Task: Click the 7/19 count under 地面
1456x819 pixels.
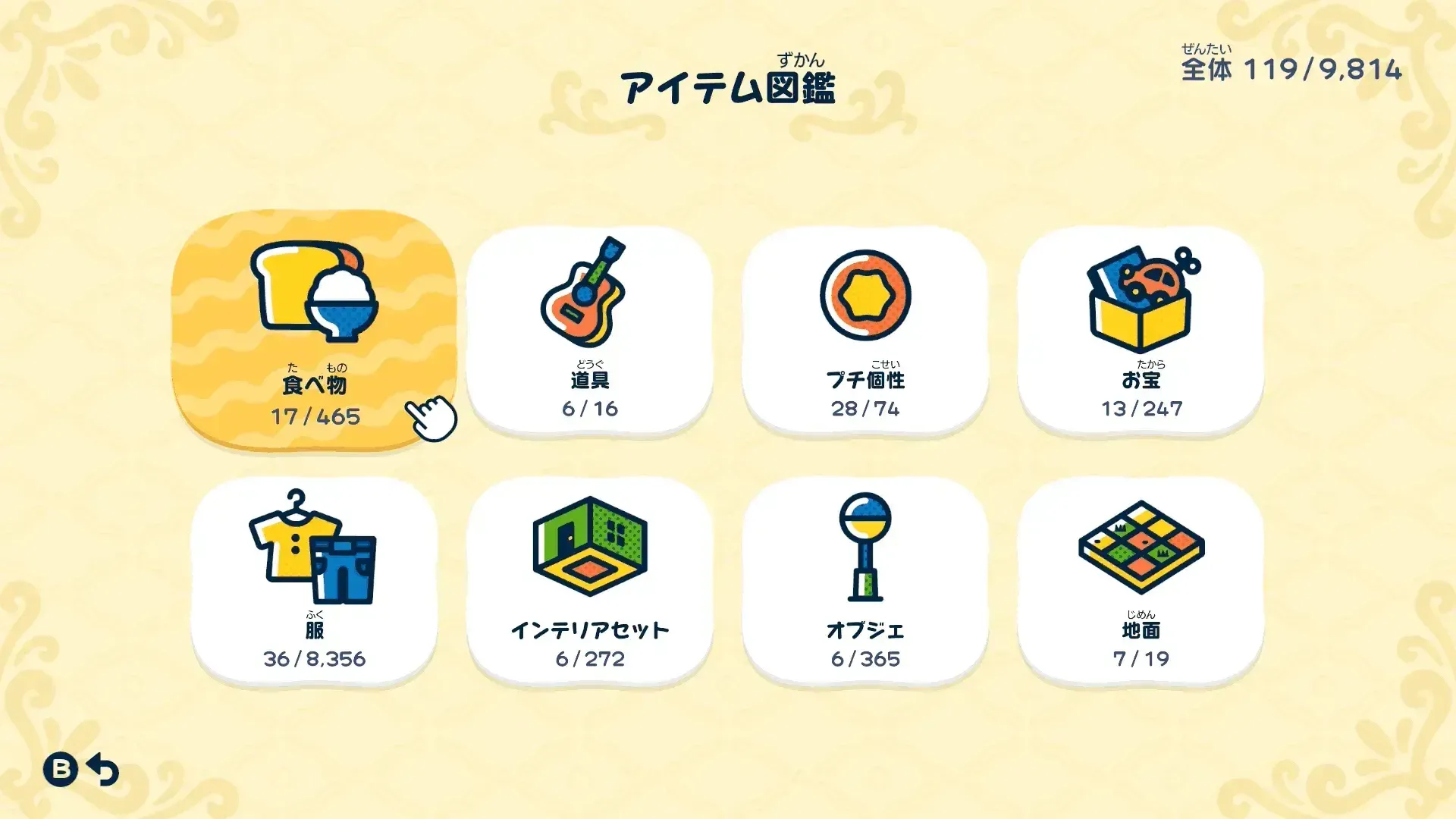Action: (1141, 660)
